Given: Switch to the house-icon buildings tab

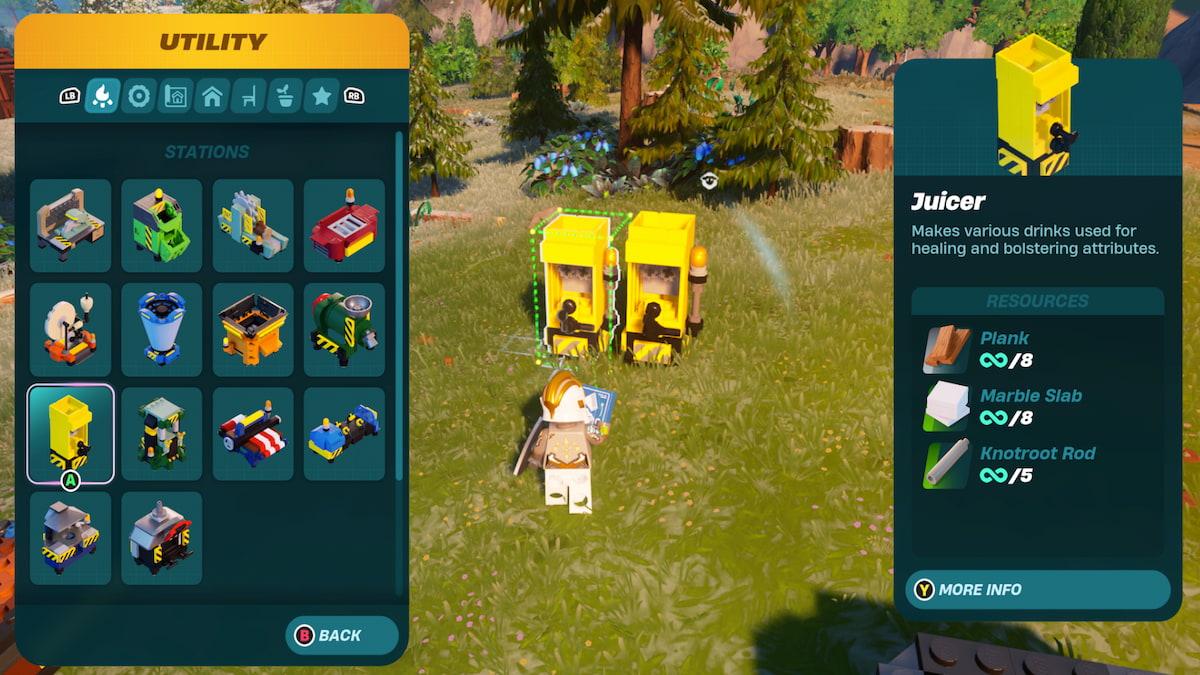Looking at the screenshot, I should [x=212, y=96].
